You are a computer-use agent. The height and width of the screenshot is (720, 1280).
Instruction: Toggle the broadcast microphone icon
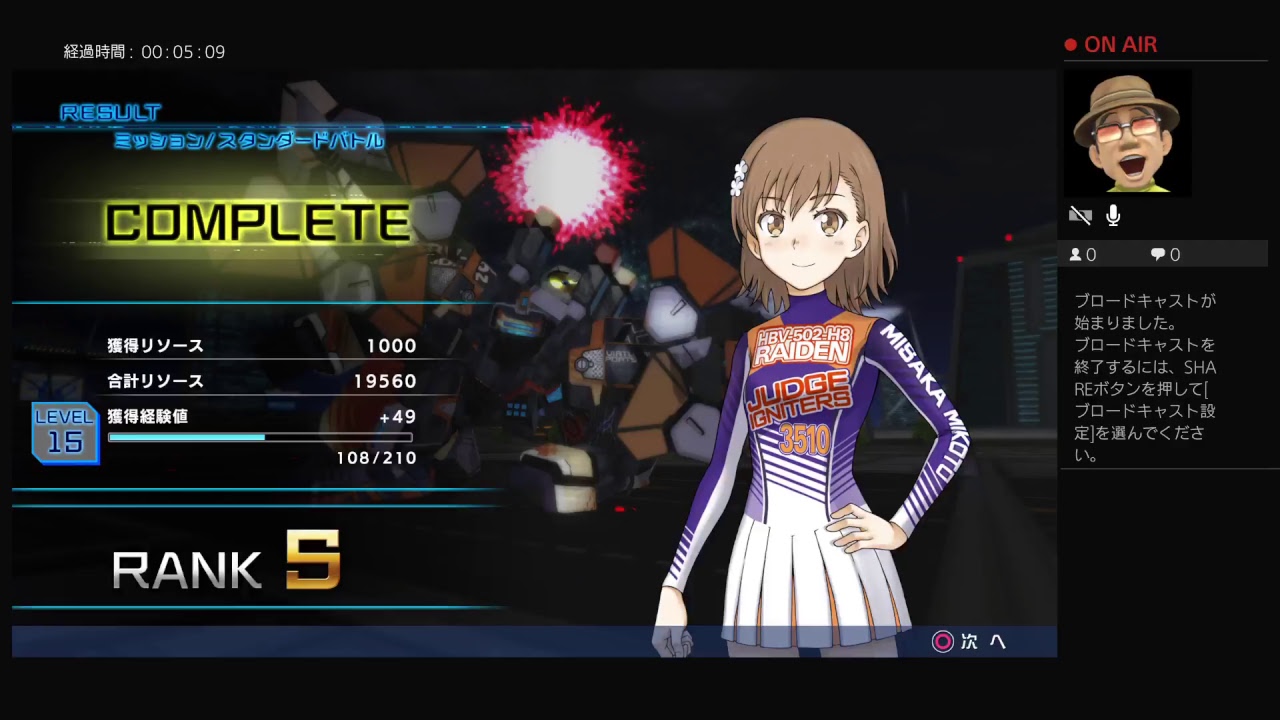[x=1113, y=215]
